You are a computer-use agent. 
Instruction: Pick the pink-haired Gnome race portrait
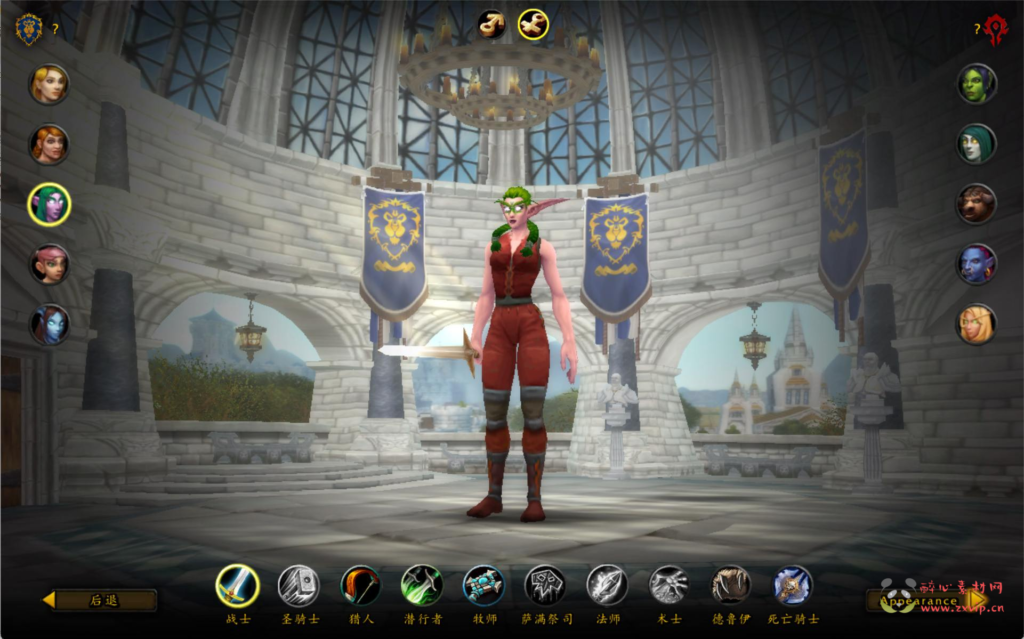click(x=49, y=264)
